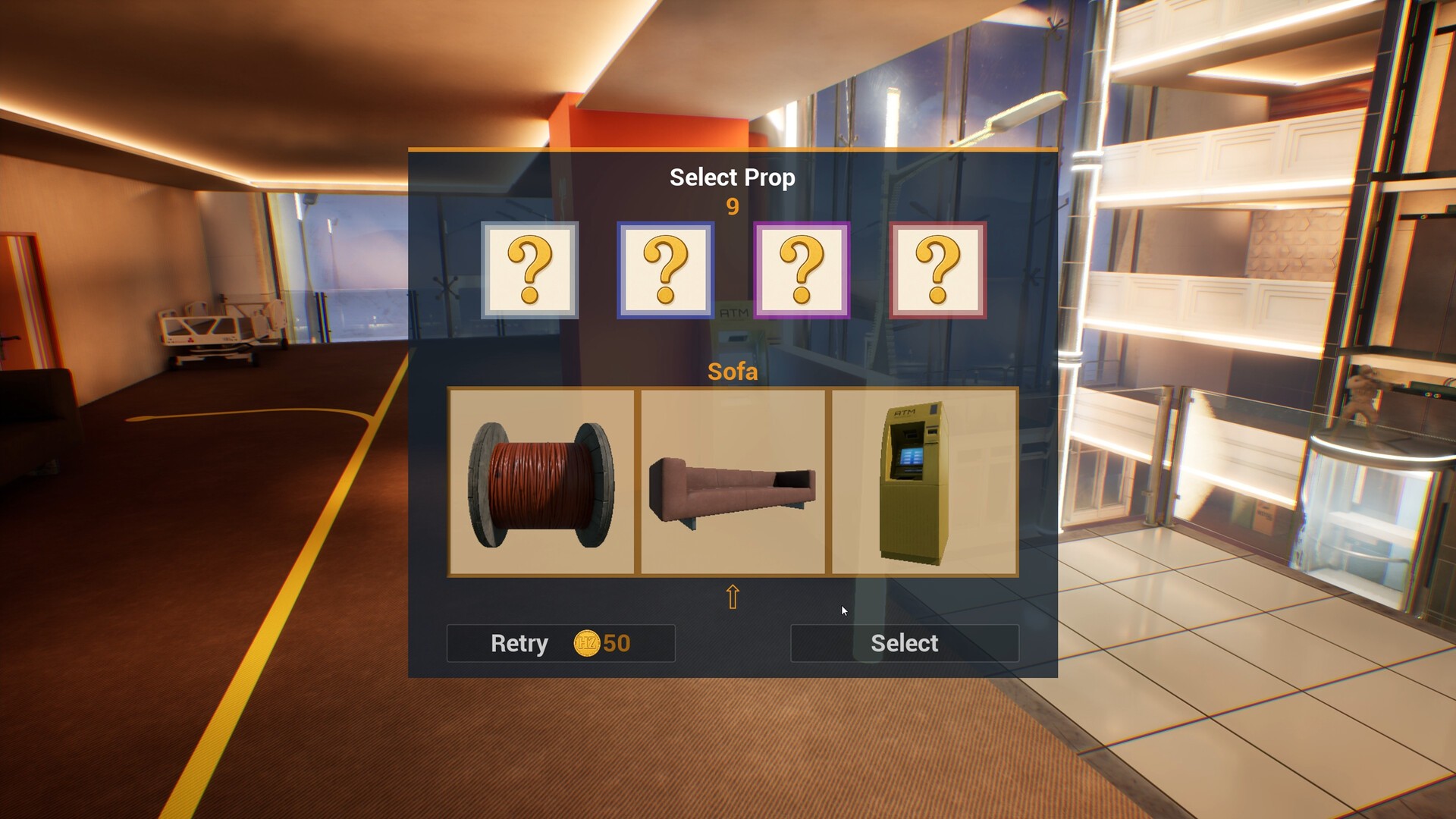Choose the red cable spool prop
This screenshot has height=819, width=1456.
[541, 483]
